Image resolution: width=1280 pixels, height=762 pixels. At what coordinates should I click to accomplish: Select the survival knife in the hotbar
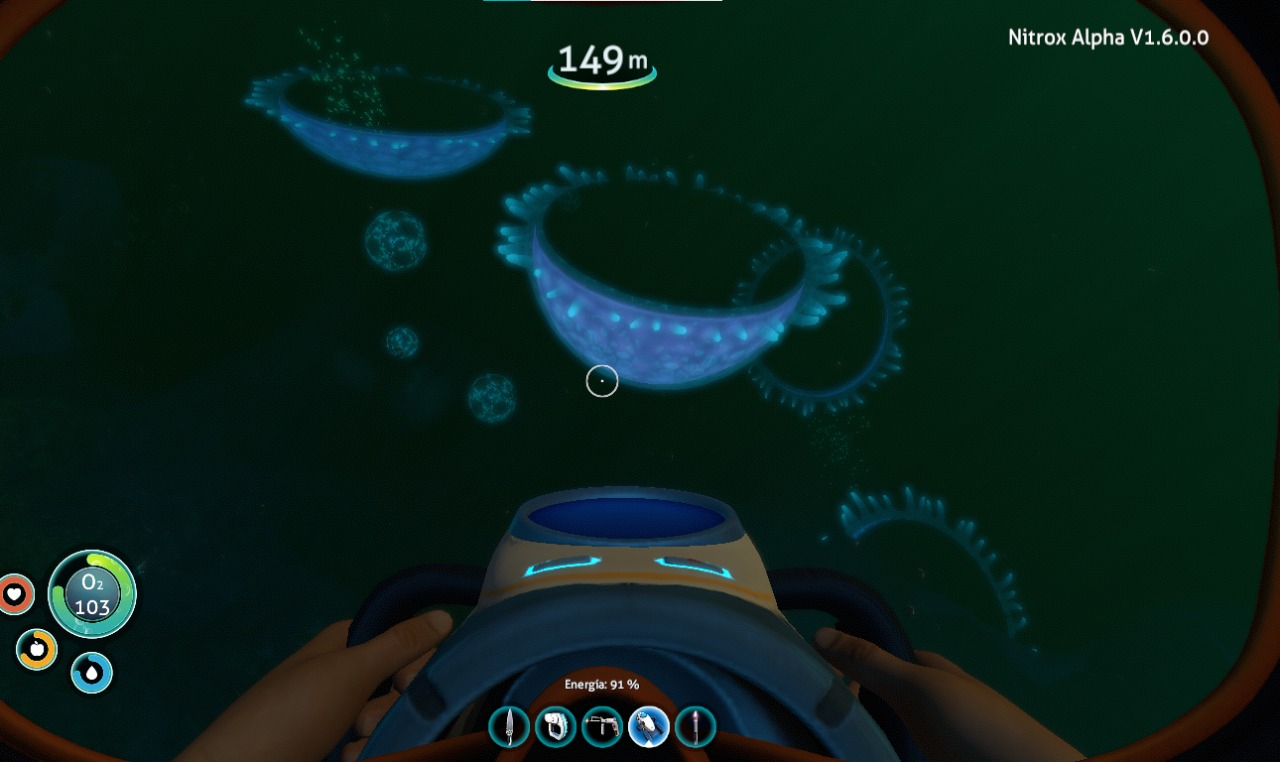[x=510, y=727]
